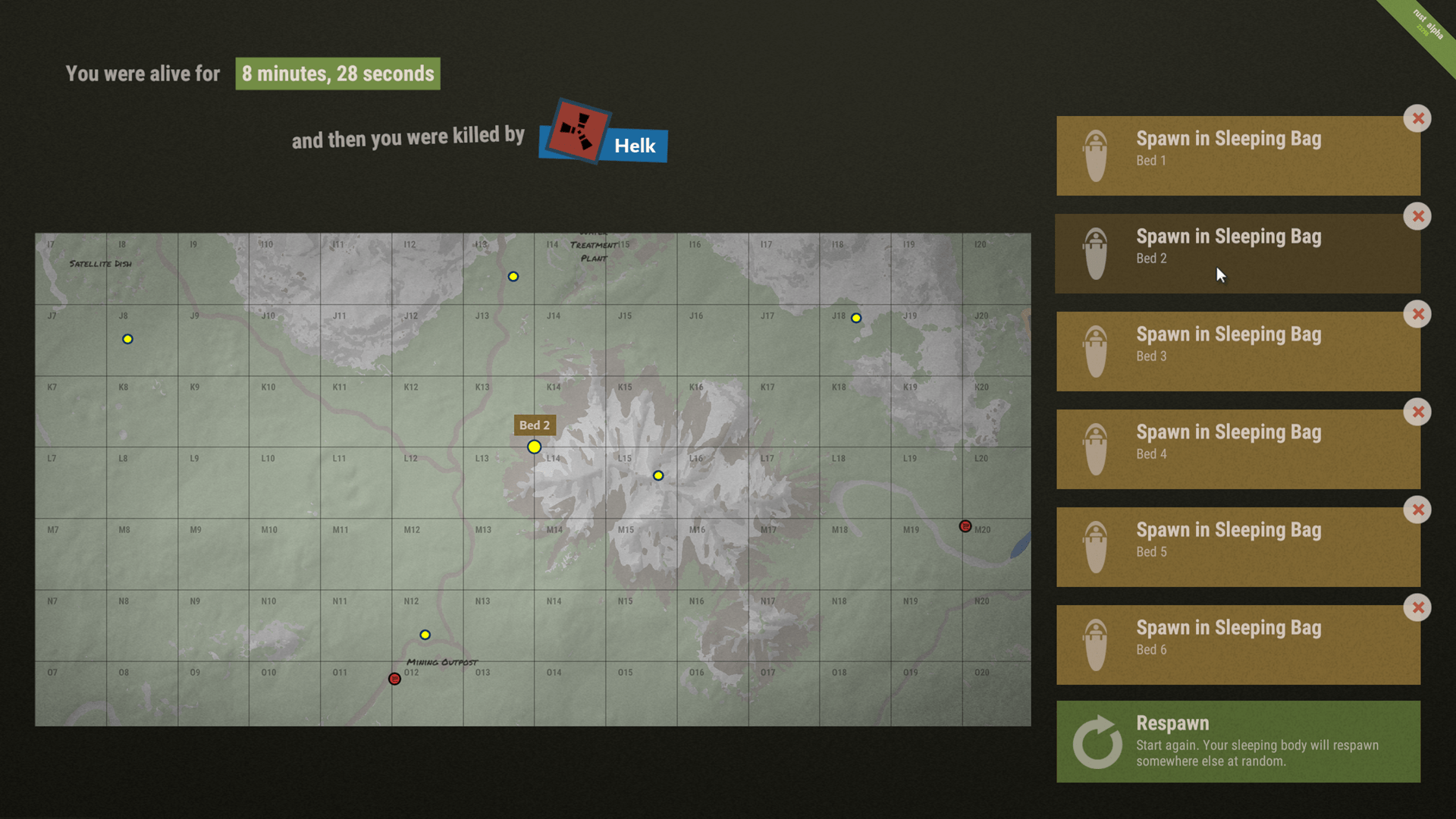Click the red skull marker near Mining Outpost
This screenshot has width=1456, height=819.
point(394,679)
